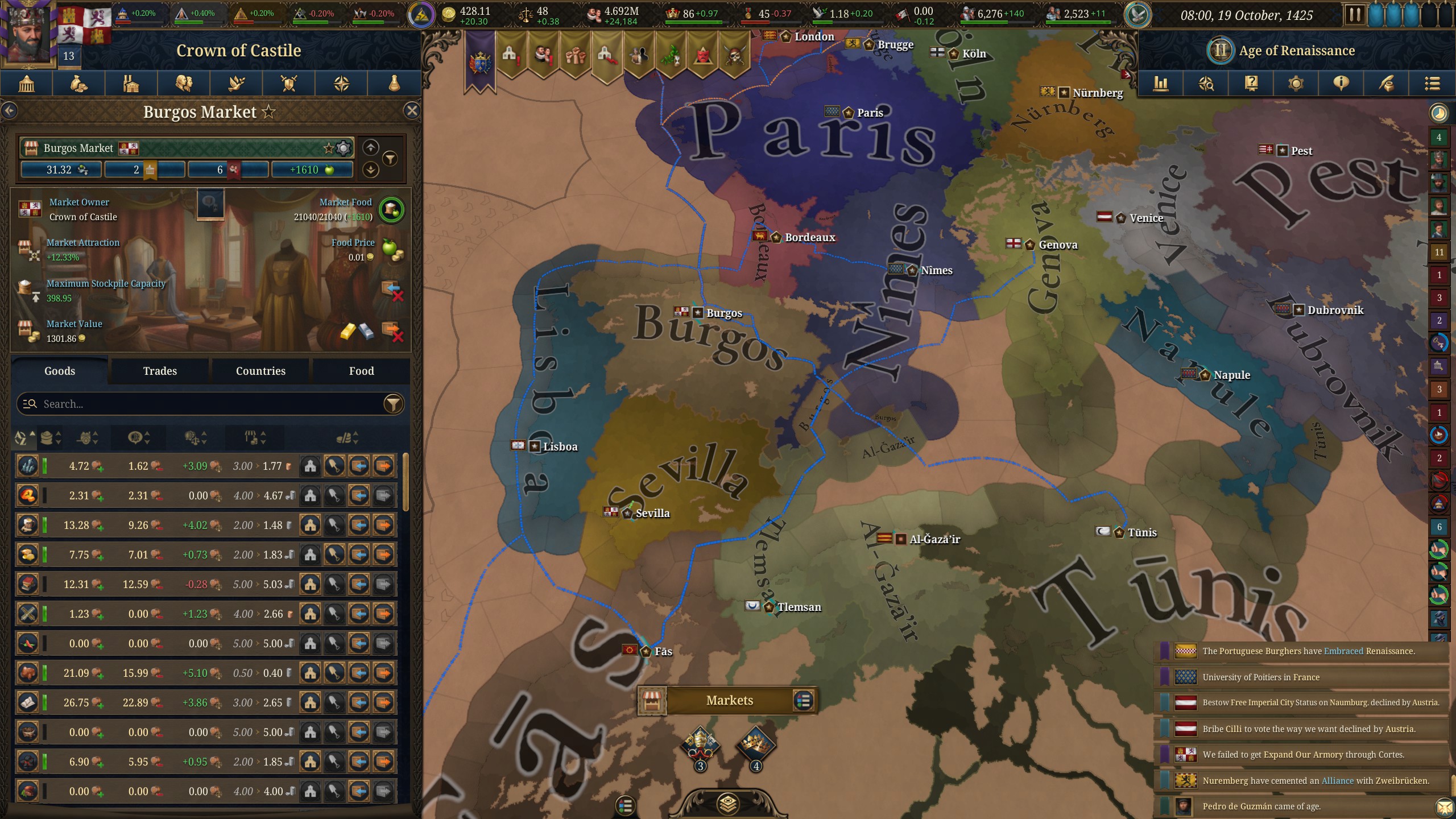Open the Countries tab
Image resolution: width=1456 pixels, height=819 pixels.
[260, 371]
